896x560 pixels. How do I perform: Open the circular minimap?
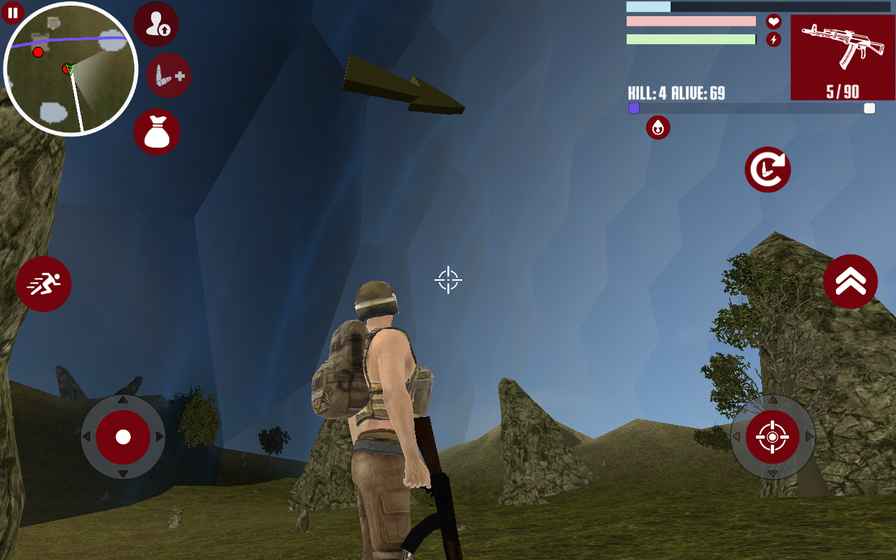(71, 69)
